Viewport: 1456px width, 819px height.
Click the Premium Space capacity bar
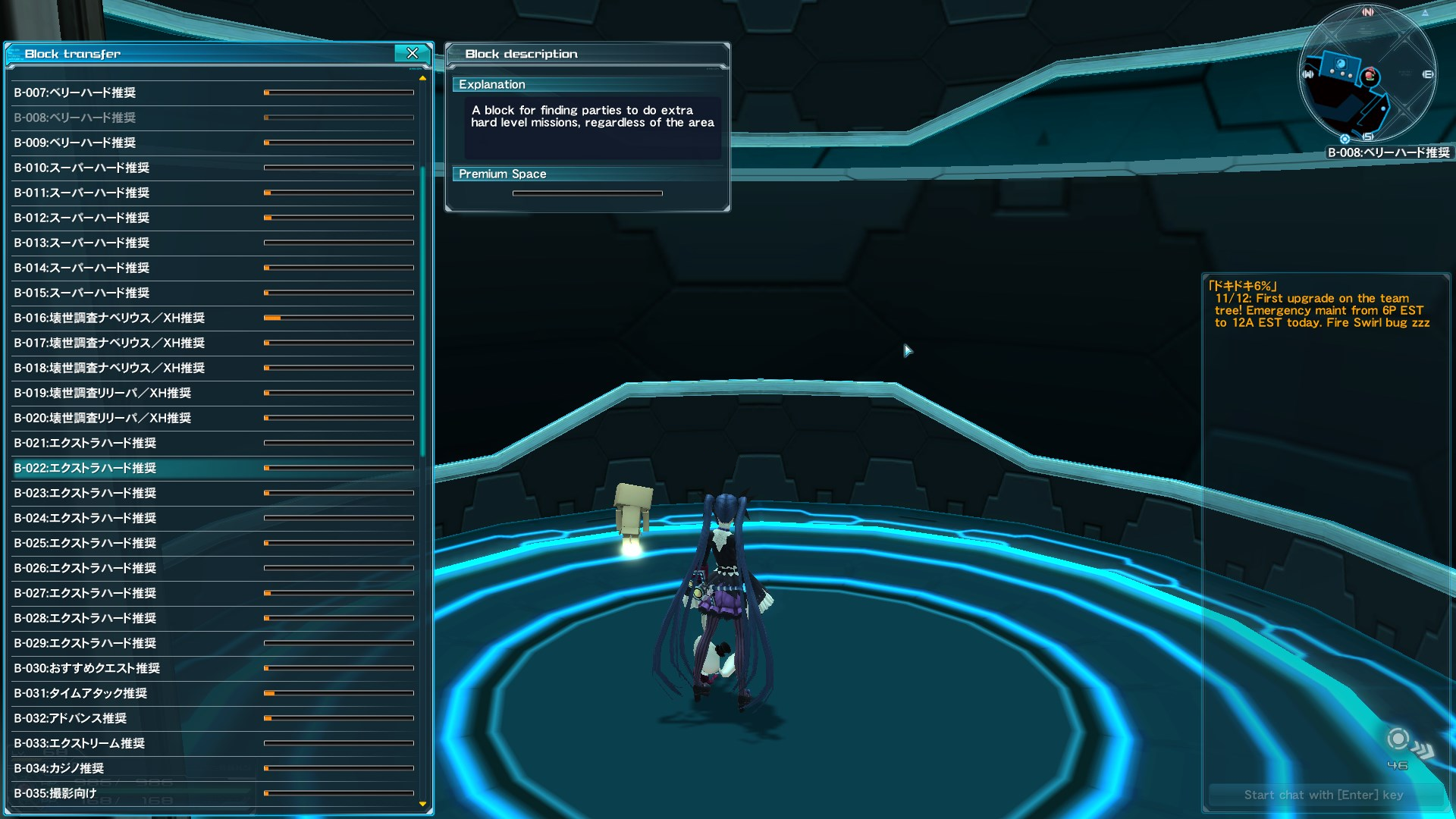pos(587,193)
